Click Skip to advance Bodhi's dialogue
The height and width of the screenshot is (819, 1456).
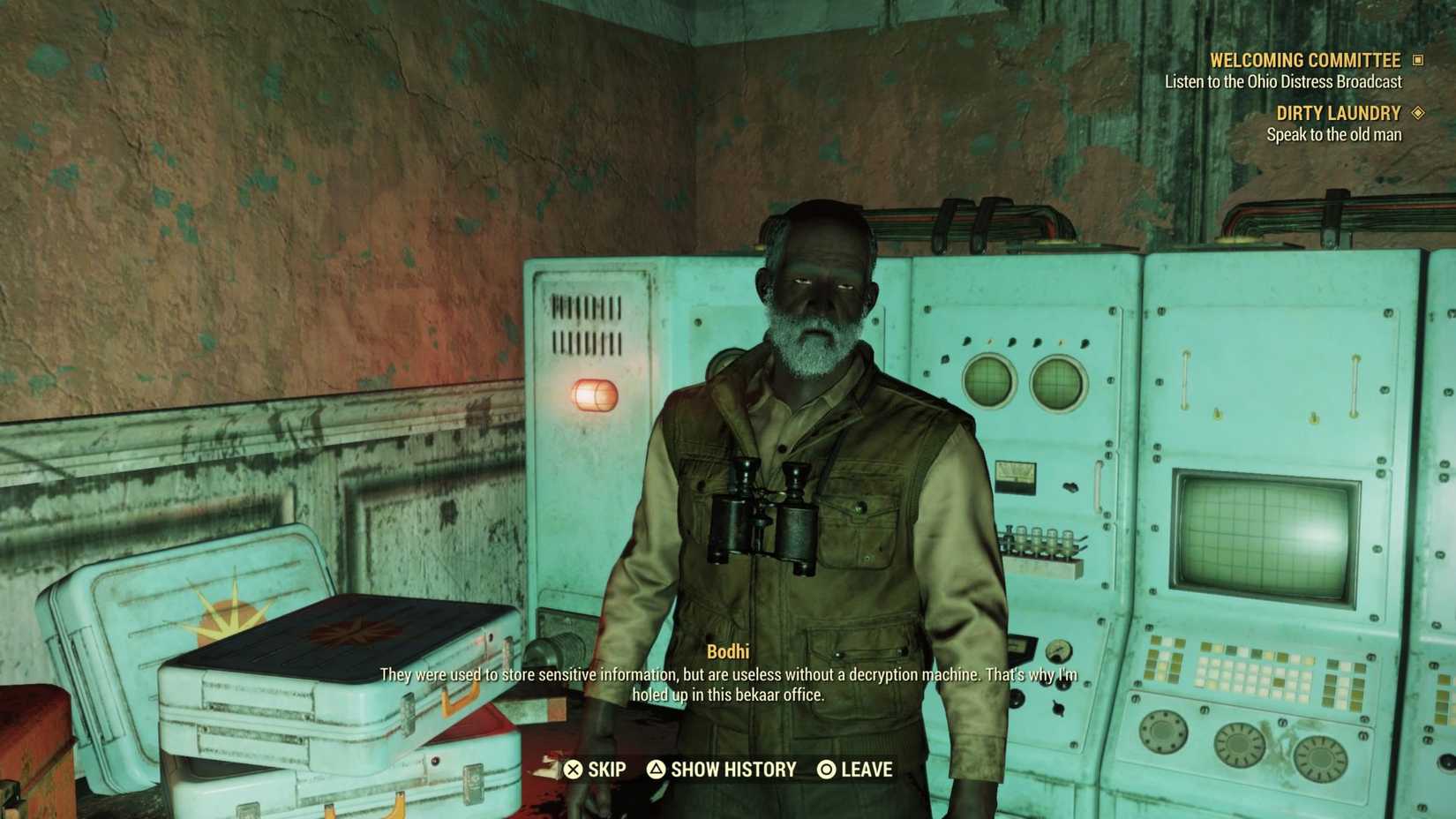coord(607,769)
